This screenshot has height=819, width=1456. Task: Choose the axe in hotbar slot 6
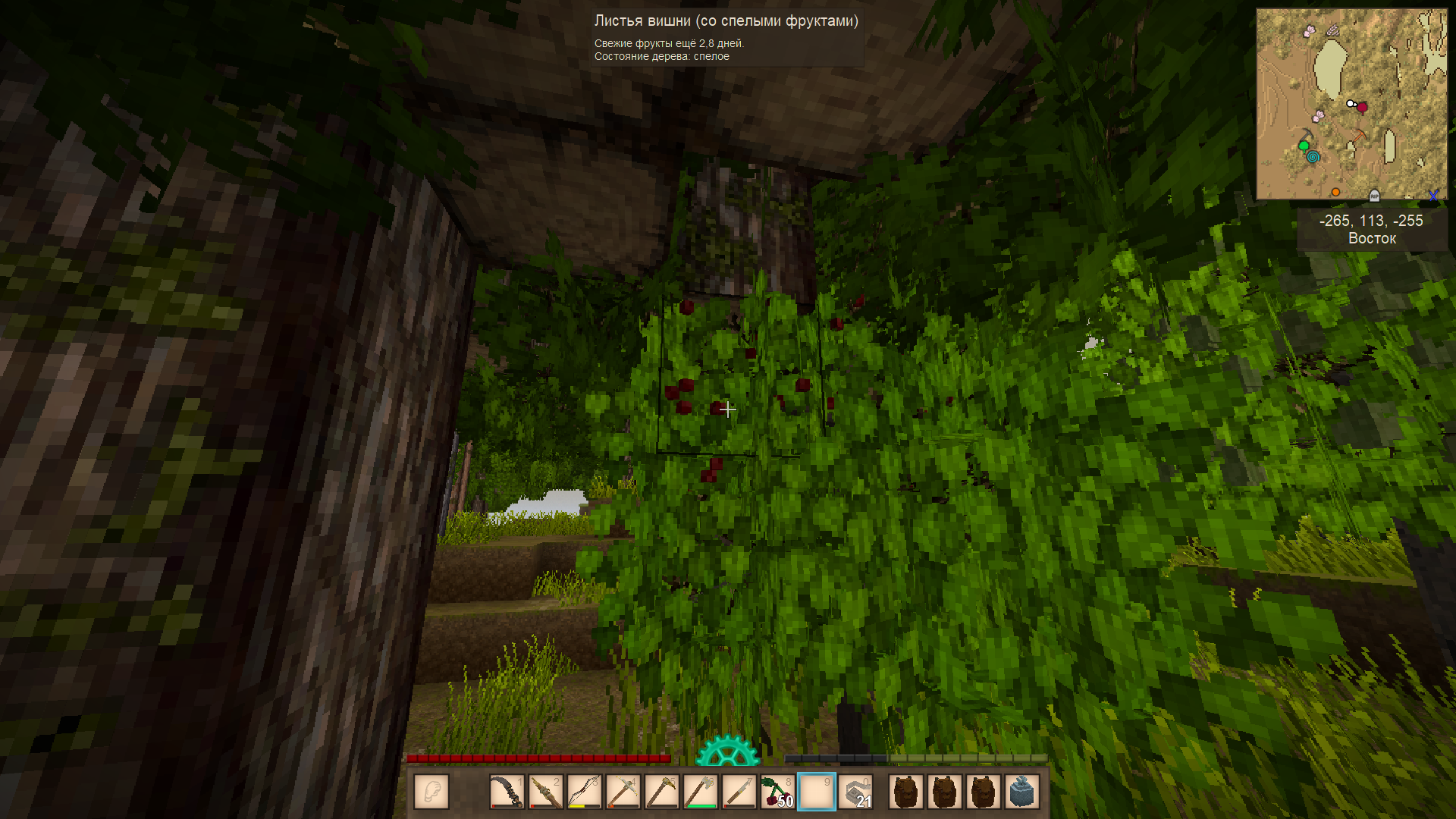tap(700, 792)
